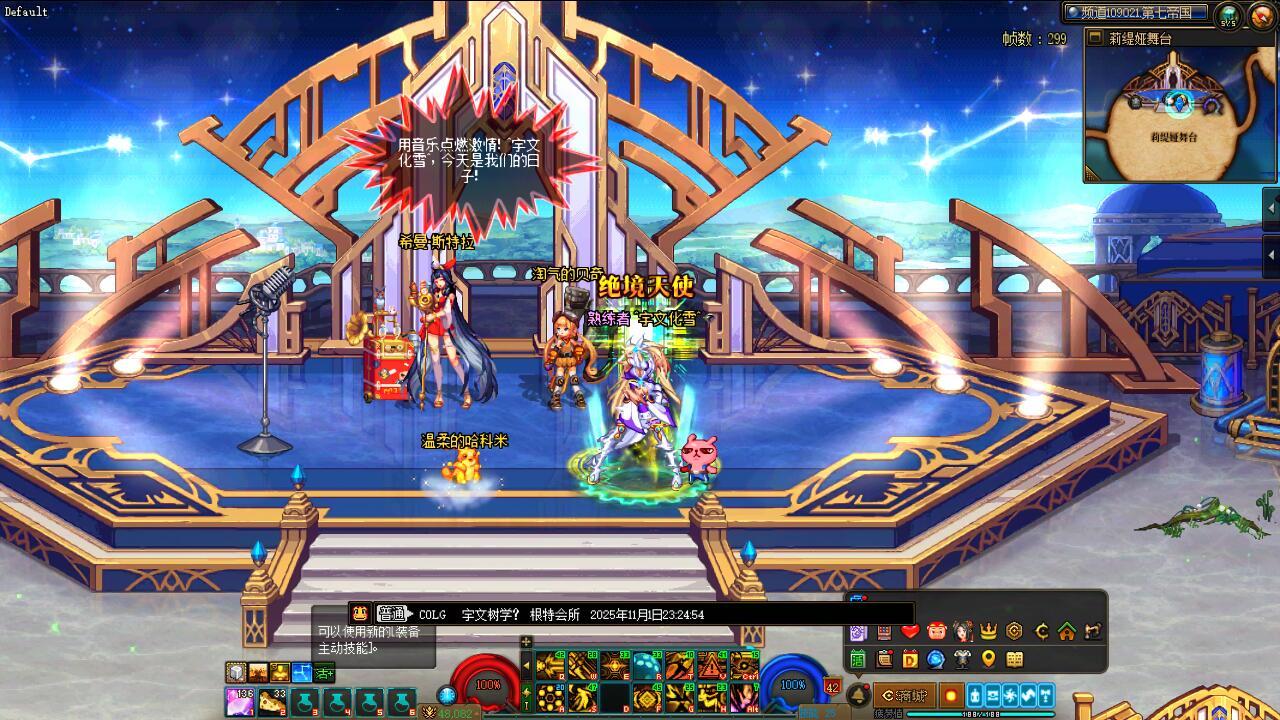The width and height of the screenshot is (1280, 720).
Task: Open the armor equipment icon
Action: tap(963, 659)
